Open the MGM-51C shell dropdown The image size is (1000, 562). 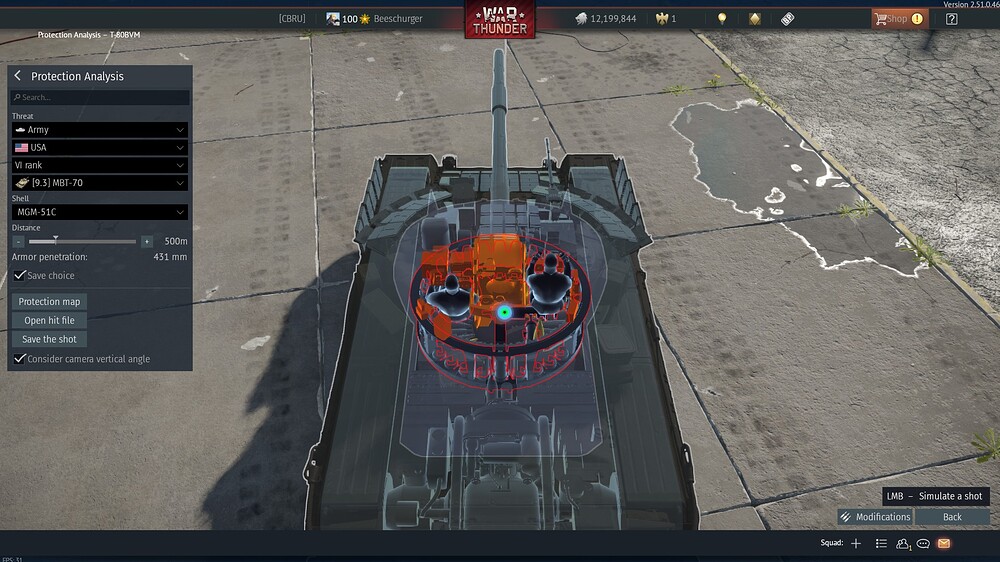99,212
